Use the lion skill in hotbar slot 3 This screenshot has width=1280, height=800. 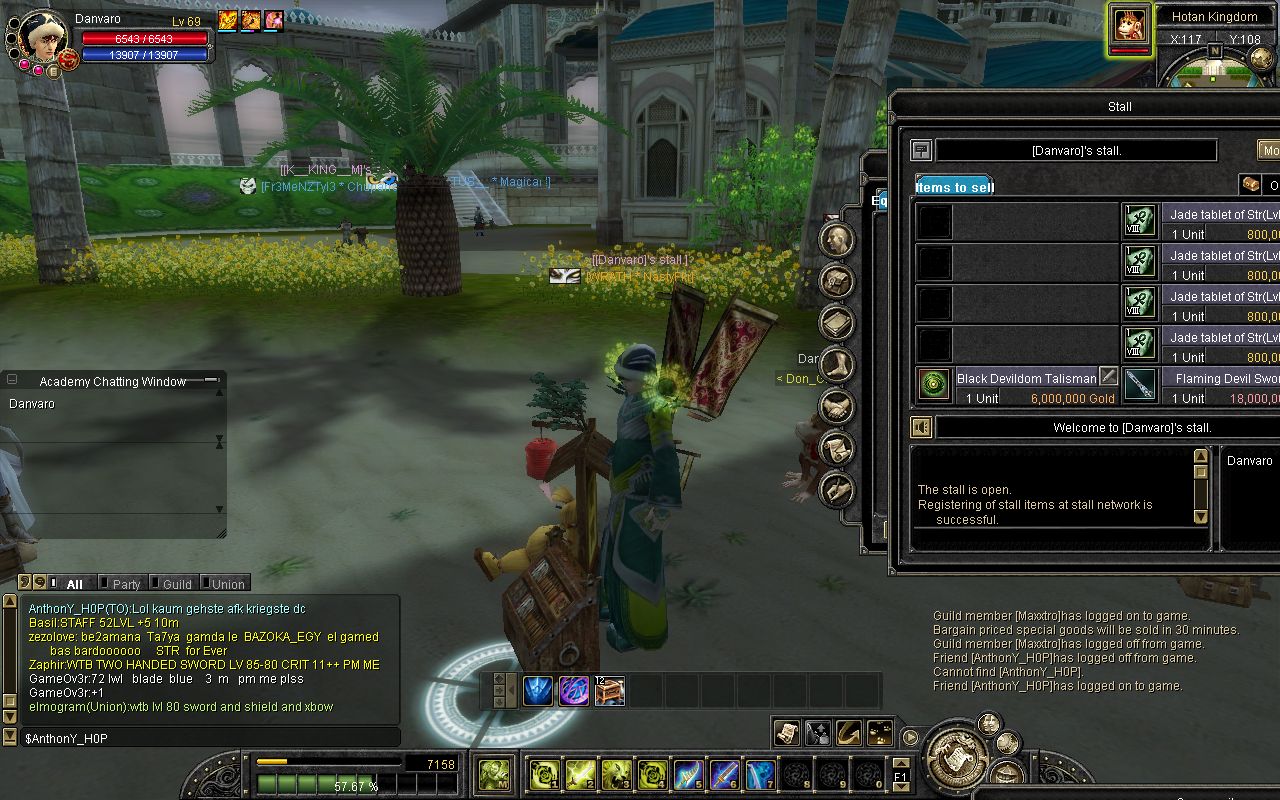(616, 774)
